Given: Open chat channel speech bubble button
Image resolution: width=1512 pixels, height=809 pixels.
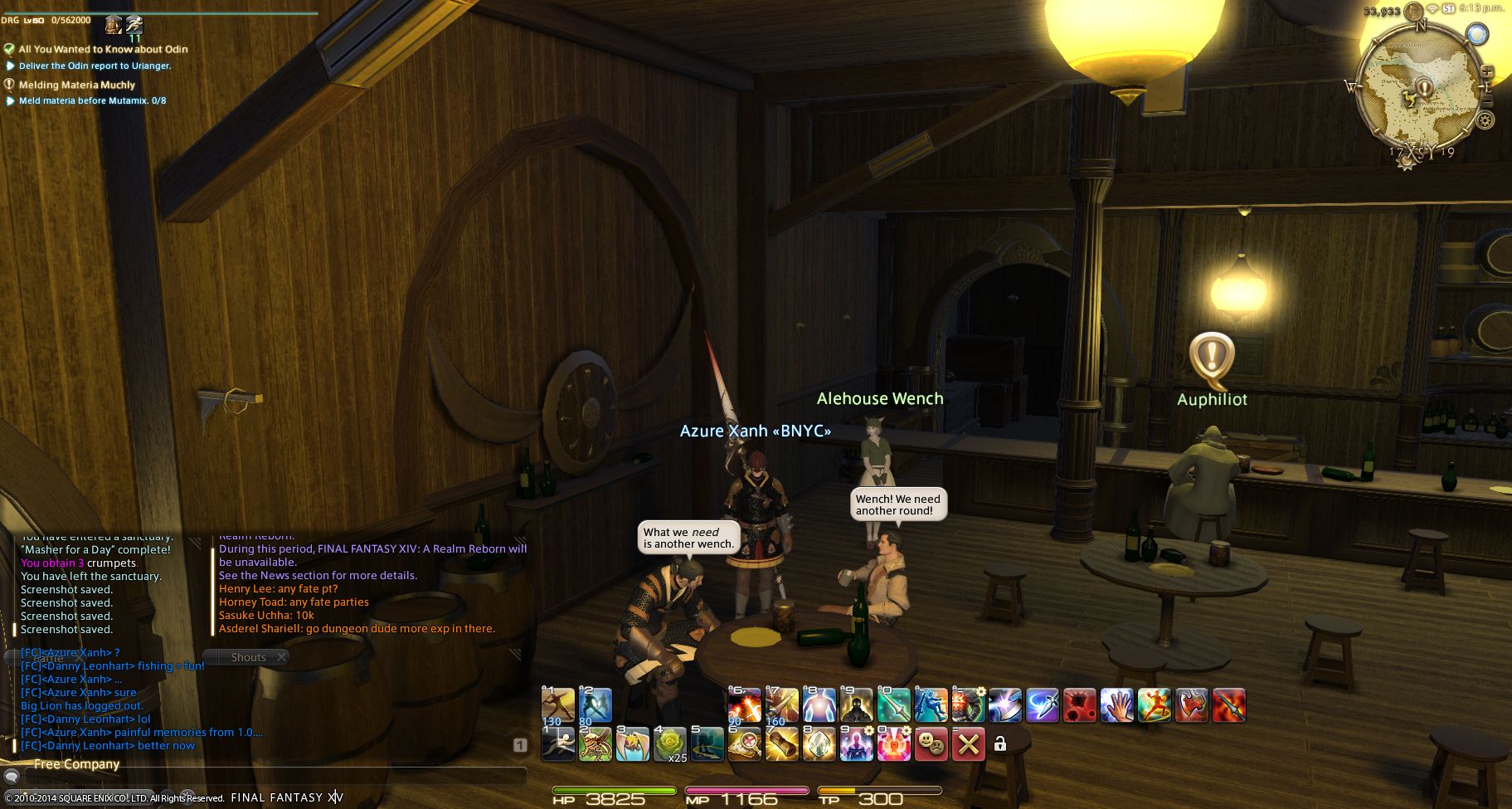Looking at the screenshot, I should coord(12,777).
